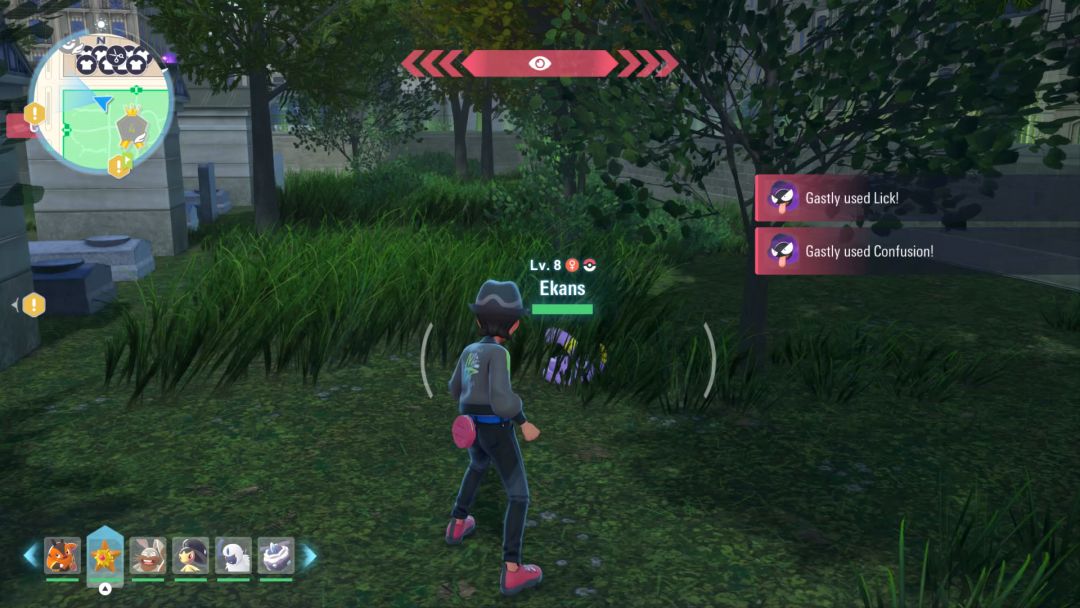Choose the highlighted Staryu party slot
The height and width of the screenshot is (608, 1080).
(105, 555)
